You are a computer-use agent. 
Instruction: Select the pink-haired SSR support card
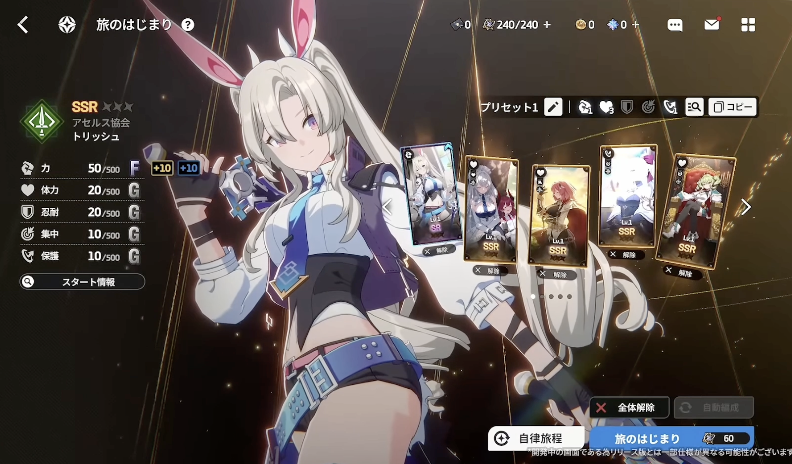[x=560, y=213]
